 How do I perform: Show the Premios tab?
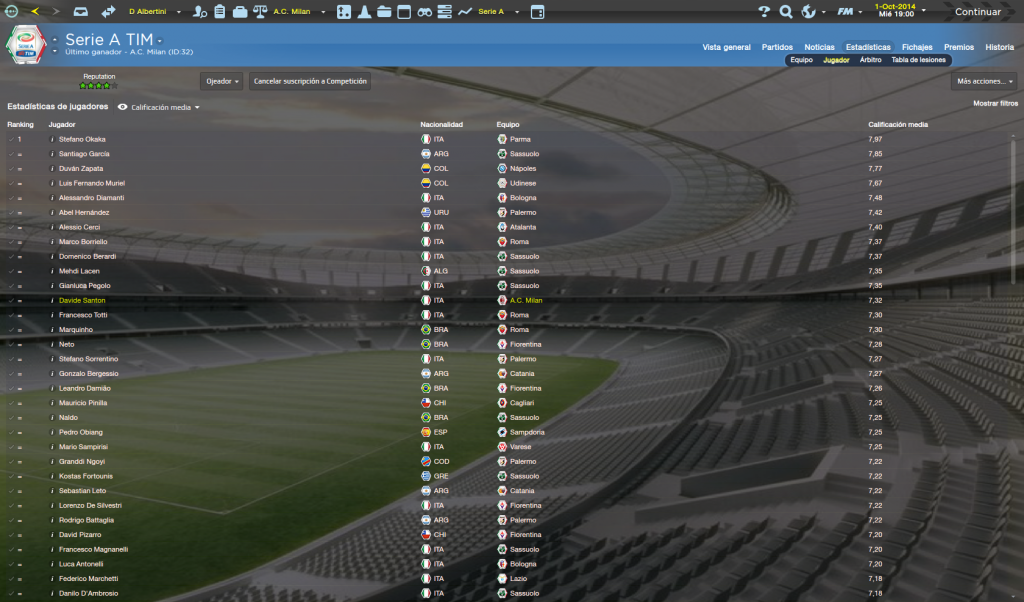958,47
